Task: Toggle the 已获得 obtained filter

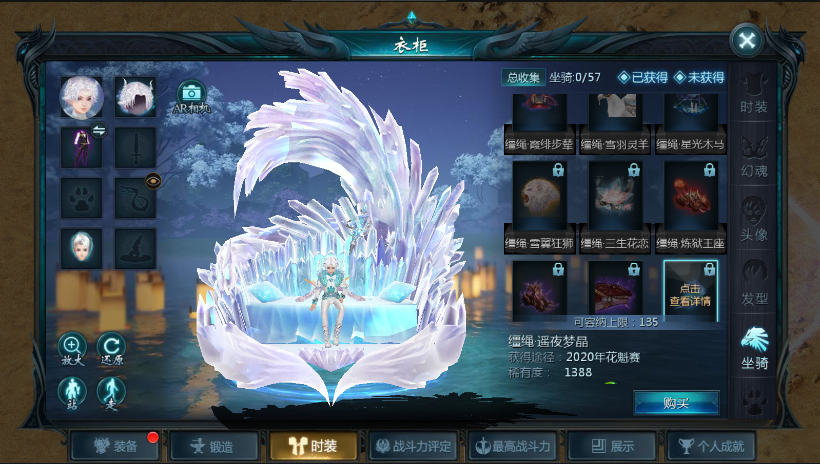Action: pos(643,77)
